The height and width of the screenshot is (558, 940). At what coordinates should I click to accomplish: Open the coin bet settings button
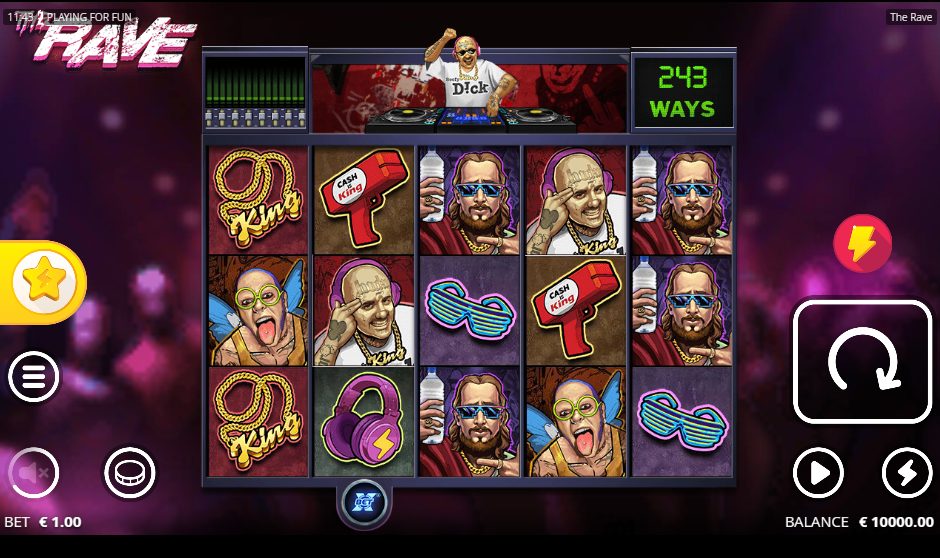point(130,472)
